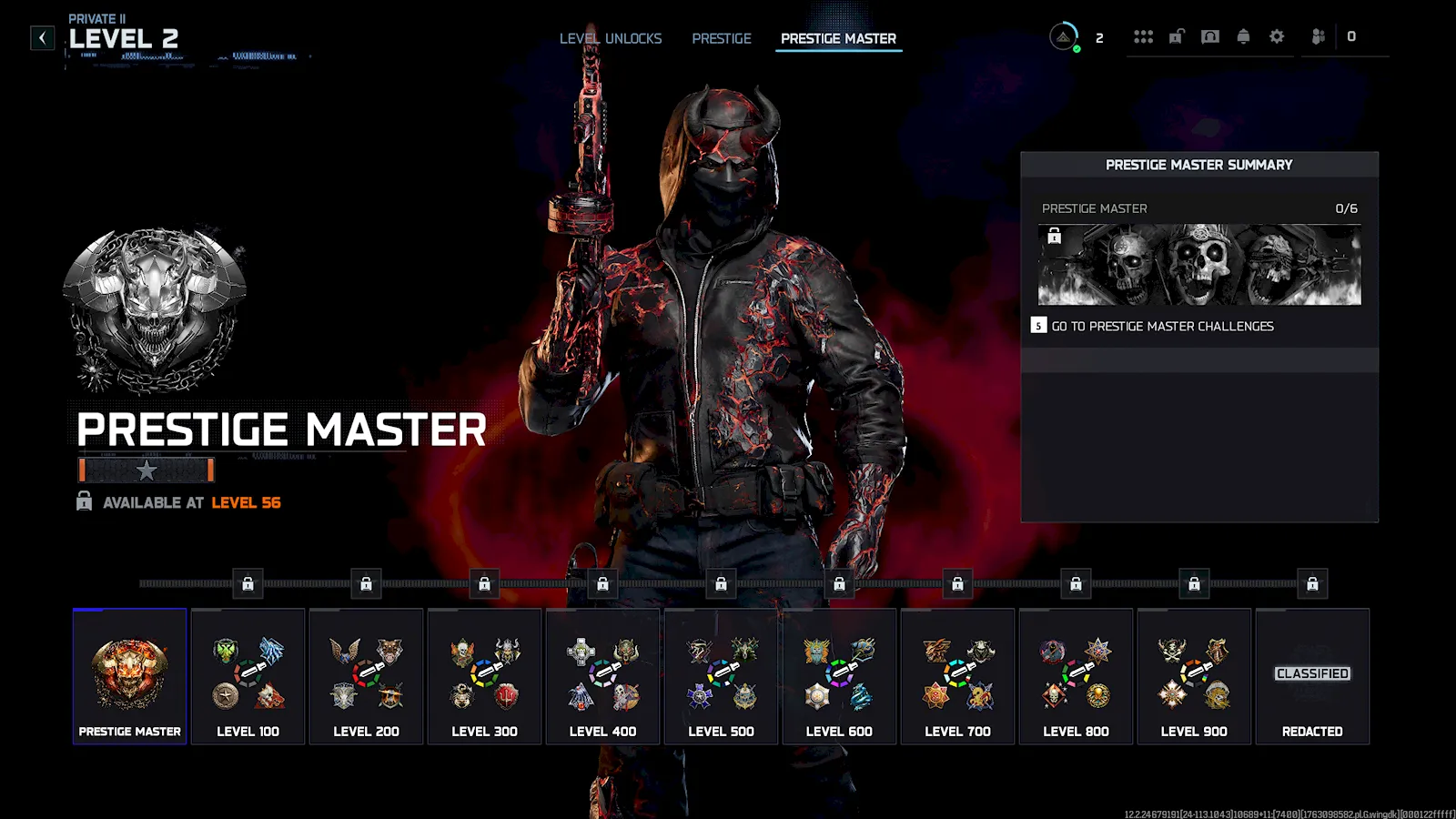Choose the Level 100 reward tile

pyautogui.click(x=248, y=676)
